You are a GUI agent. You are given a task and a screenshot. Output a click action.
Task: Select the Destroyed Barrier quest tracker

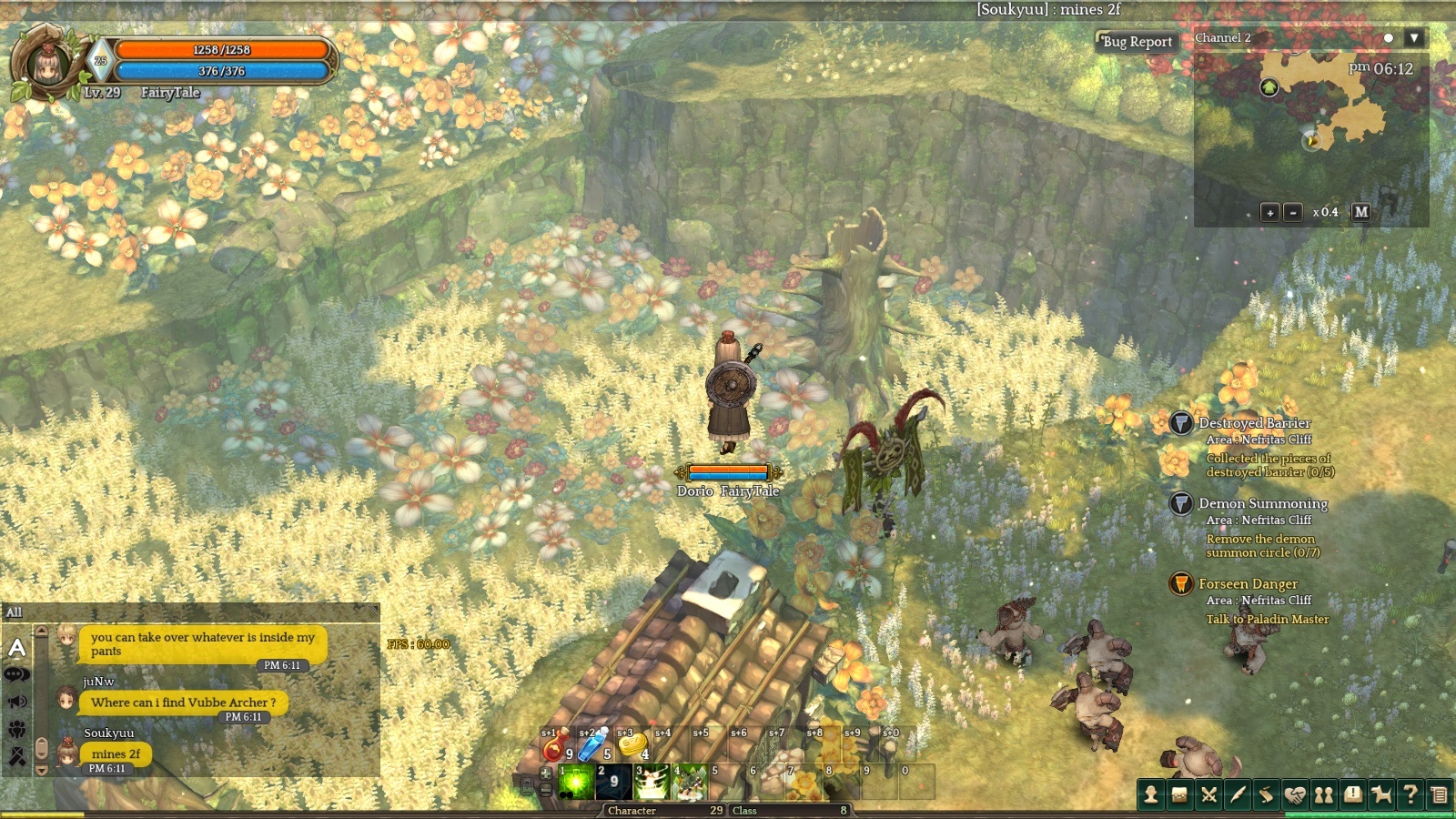tap(1254, 423)
